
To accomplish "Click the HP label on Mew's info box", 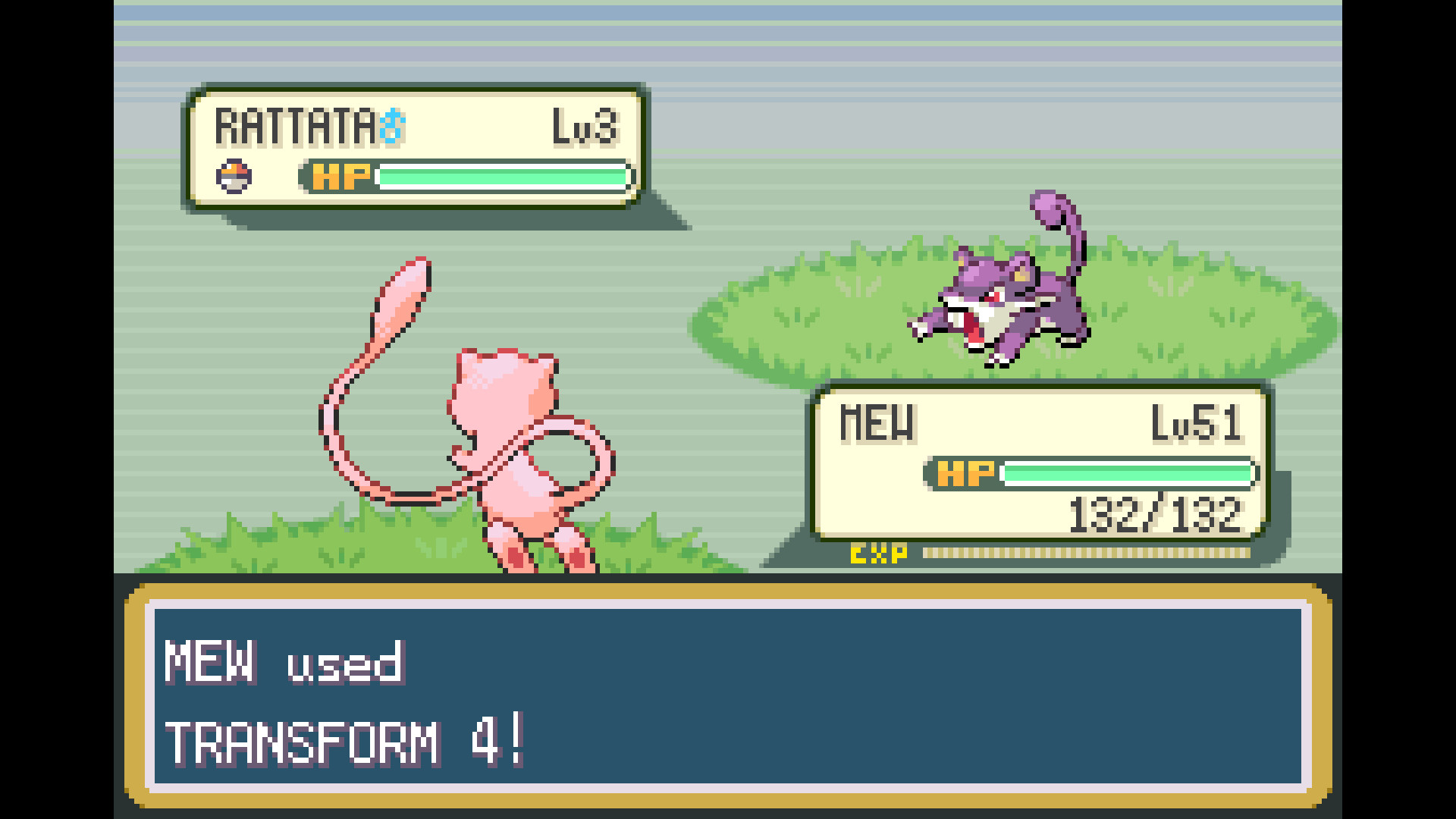I will pyautogui.click(x=966, y=472).
